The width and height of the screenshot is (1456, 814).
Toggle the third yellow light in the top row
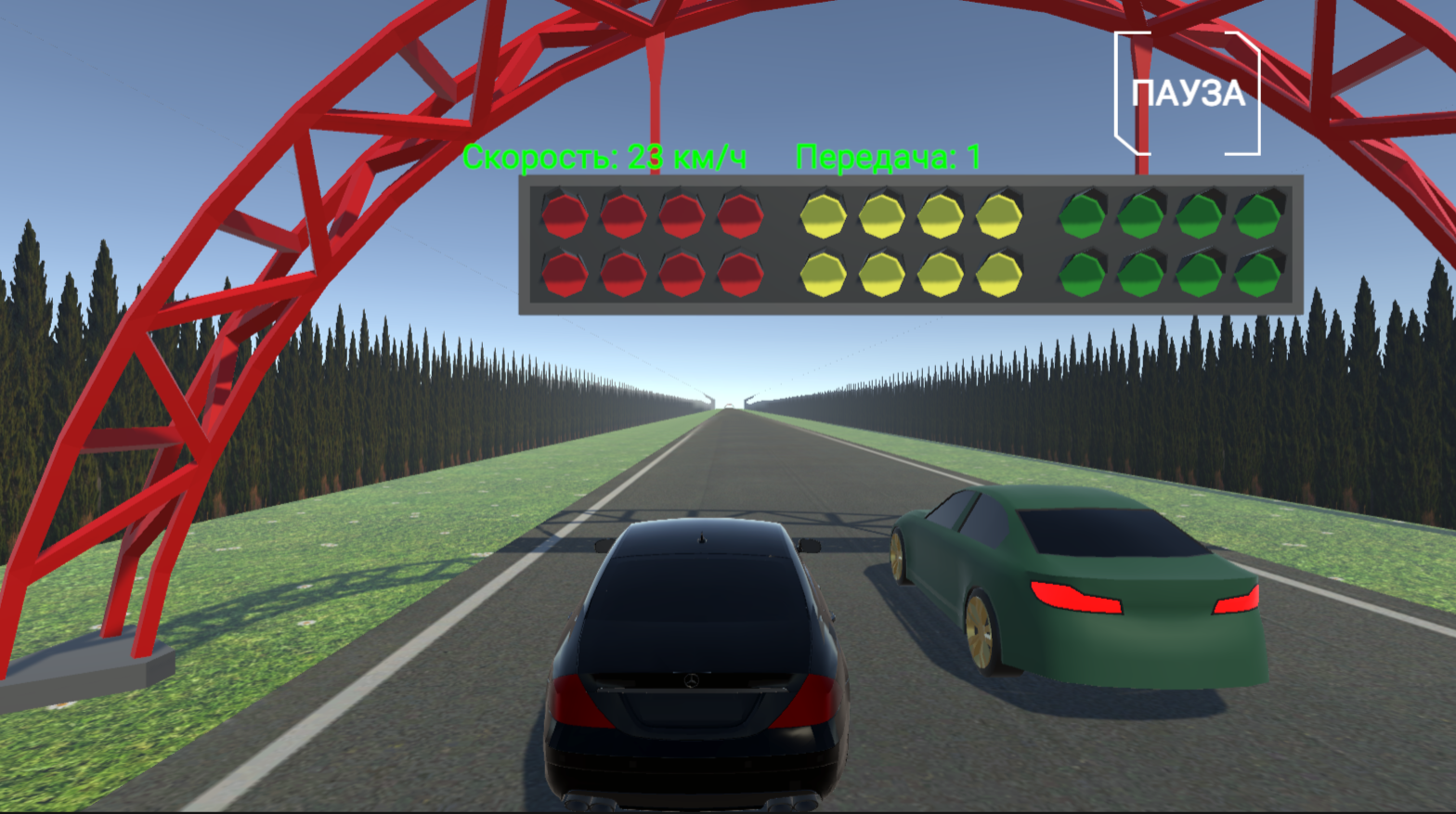tap(940, 214)
